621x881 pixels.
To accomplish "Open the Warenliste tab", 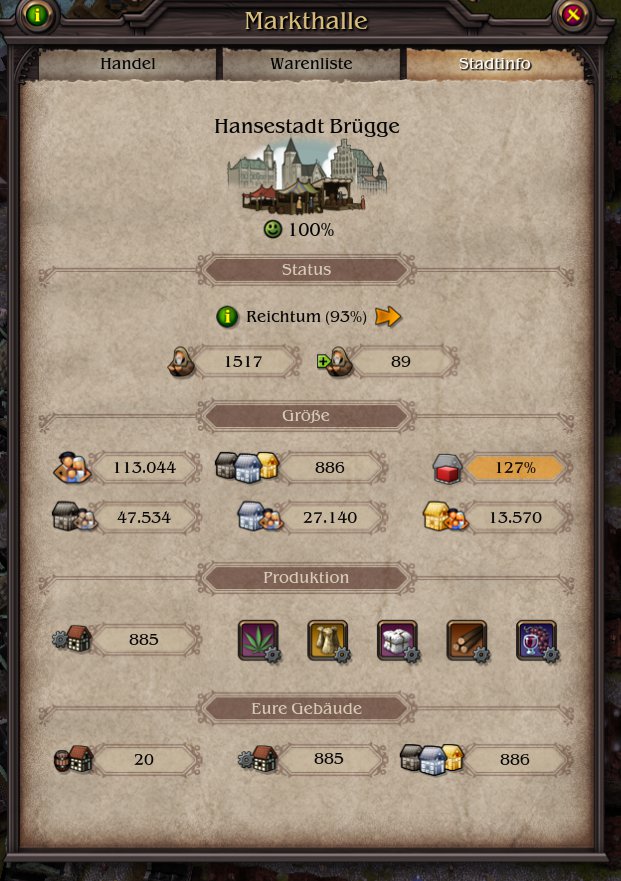I will click(311, 64).
